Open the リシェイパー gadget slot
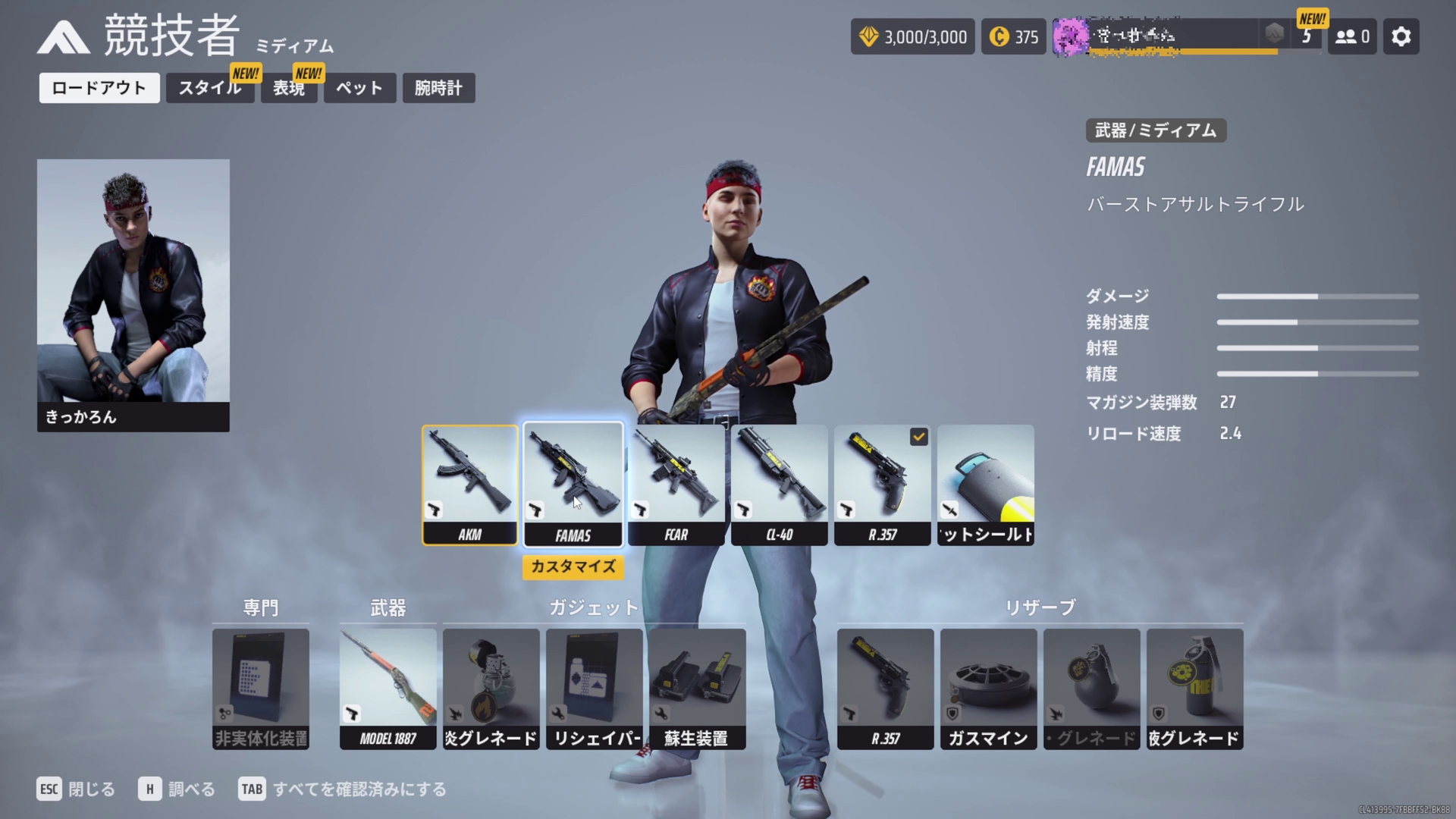The width and height of the screenshot is (1456, 819). (x=594, y=682)
